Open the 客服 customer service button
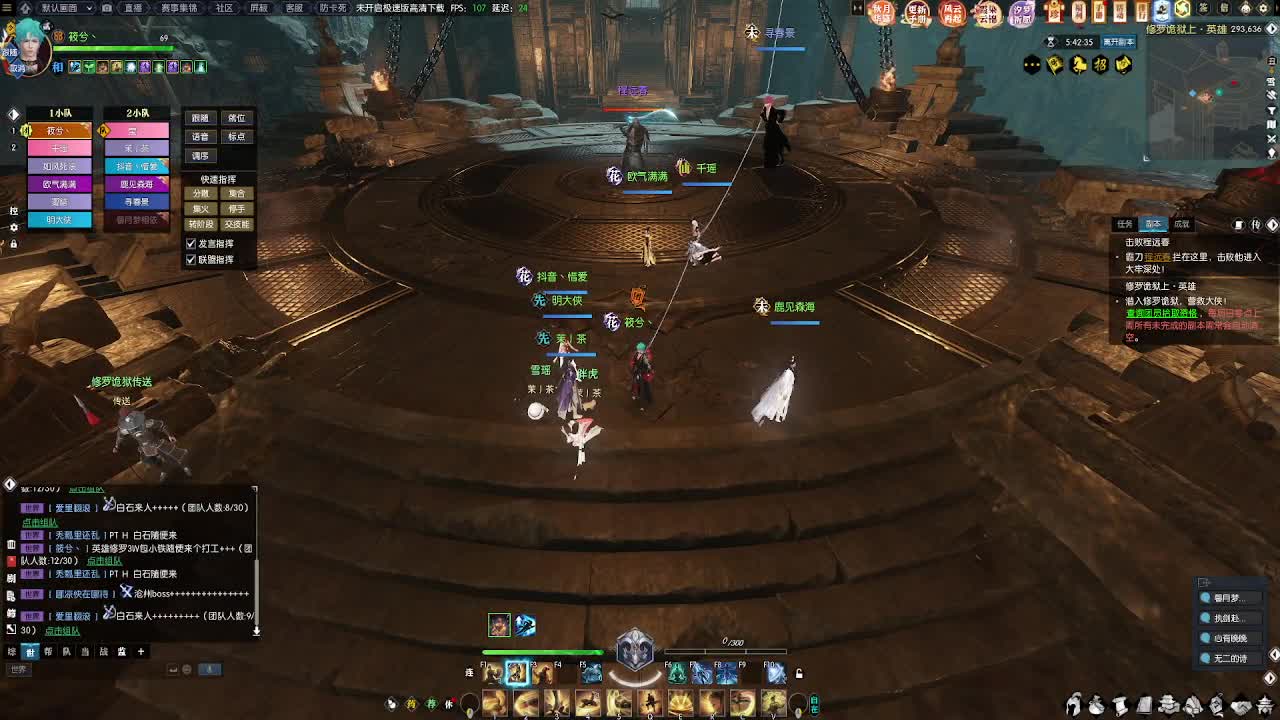This screenshot has height=720, width=1280. (x=294, y=8)
